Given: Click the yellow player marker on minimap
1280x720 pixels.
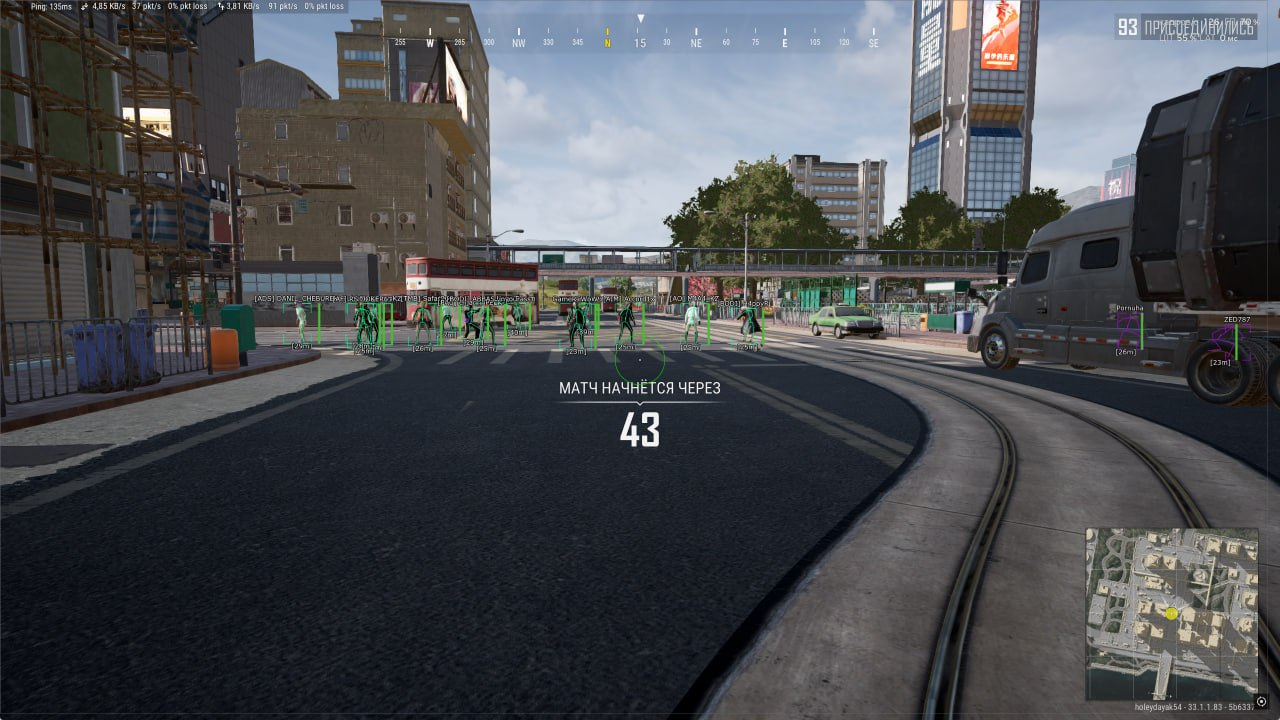Looking at the screenshot, I should point(1171,613).
